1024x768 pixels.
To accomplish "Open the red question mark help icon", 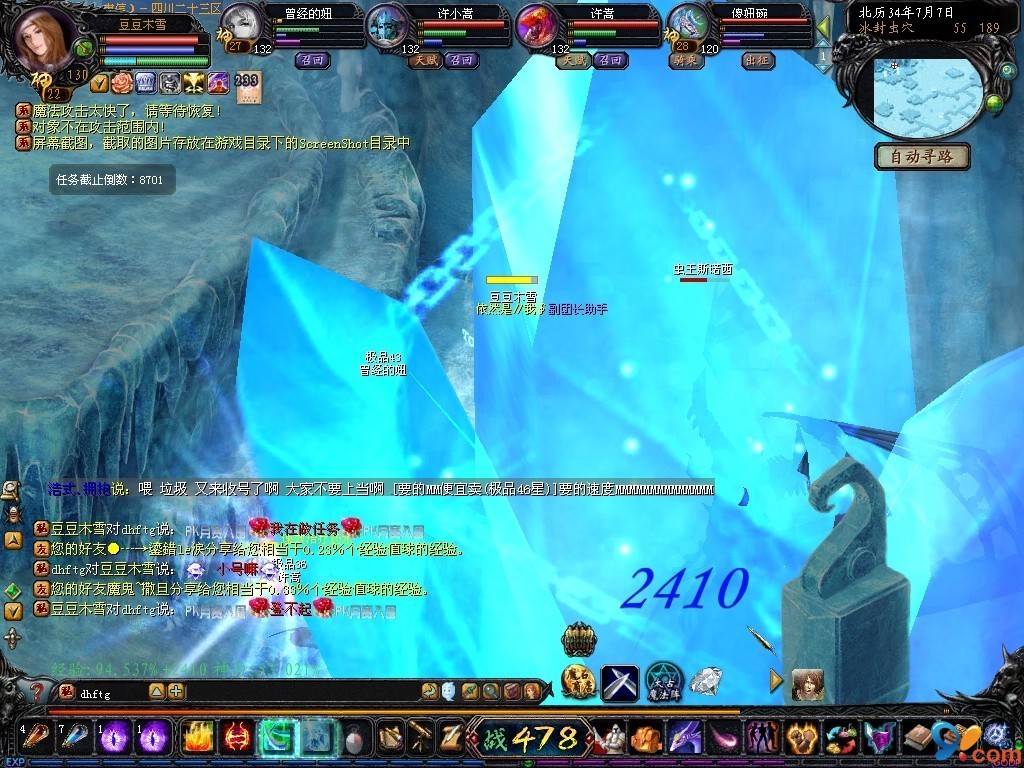I will click(x=37, y=691).
